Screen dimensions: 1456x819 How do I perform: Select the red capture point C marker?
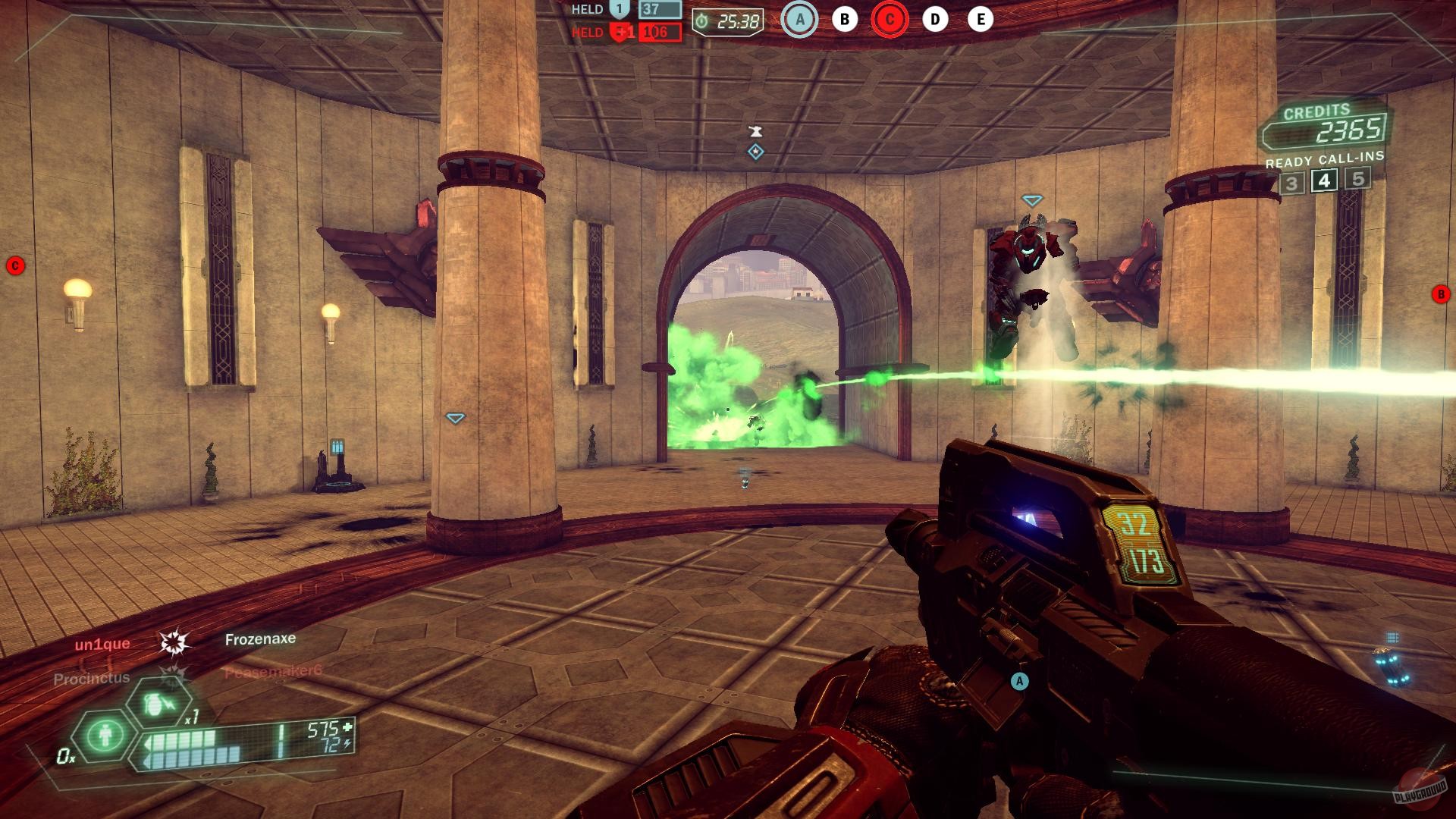pos(888,20)
